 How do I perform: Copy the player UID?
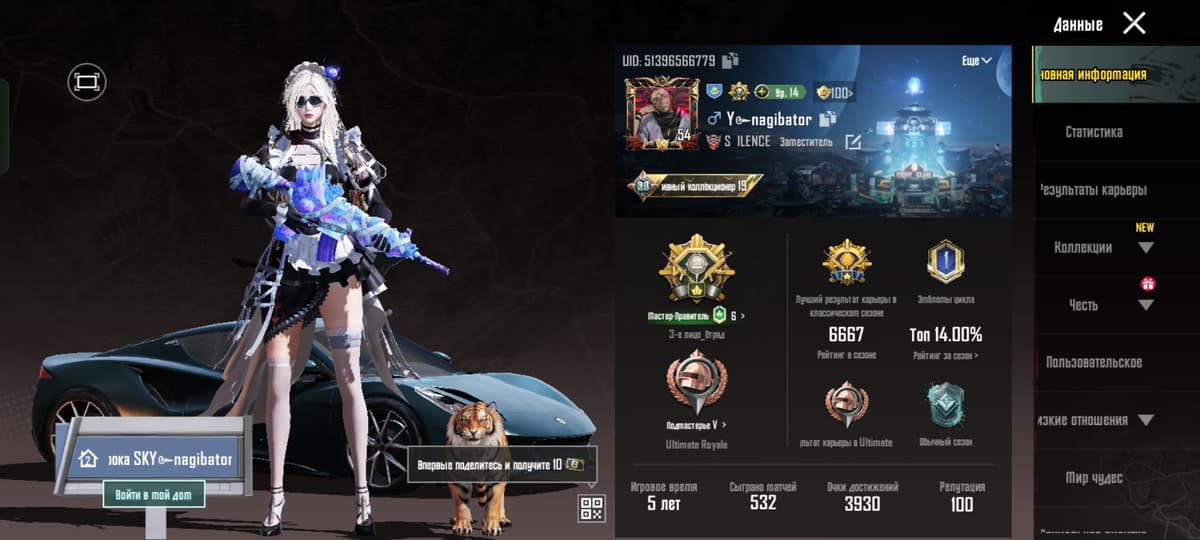pyautogui.click(x=731, y=60)
